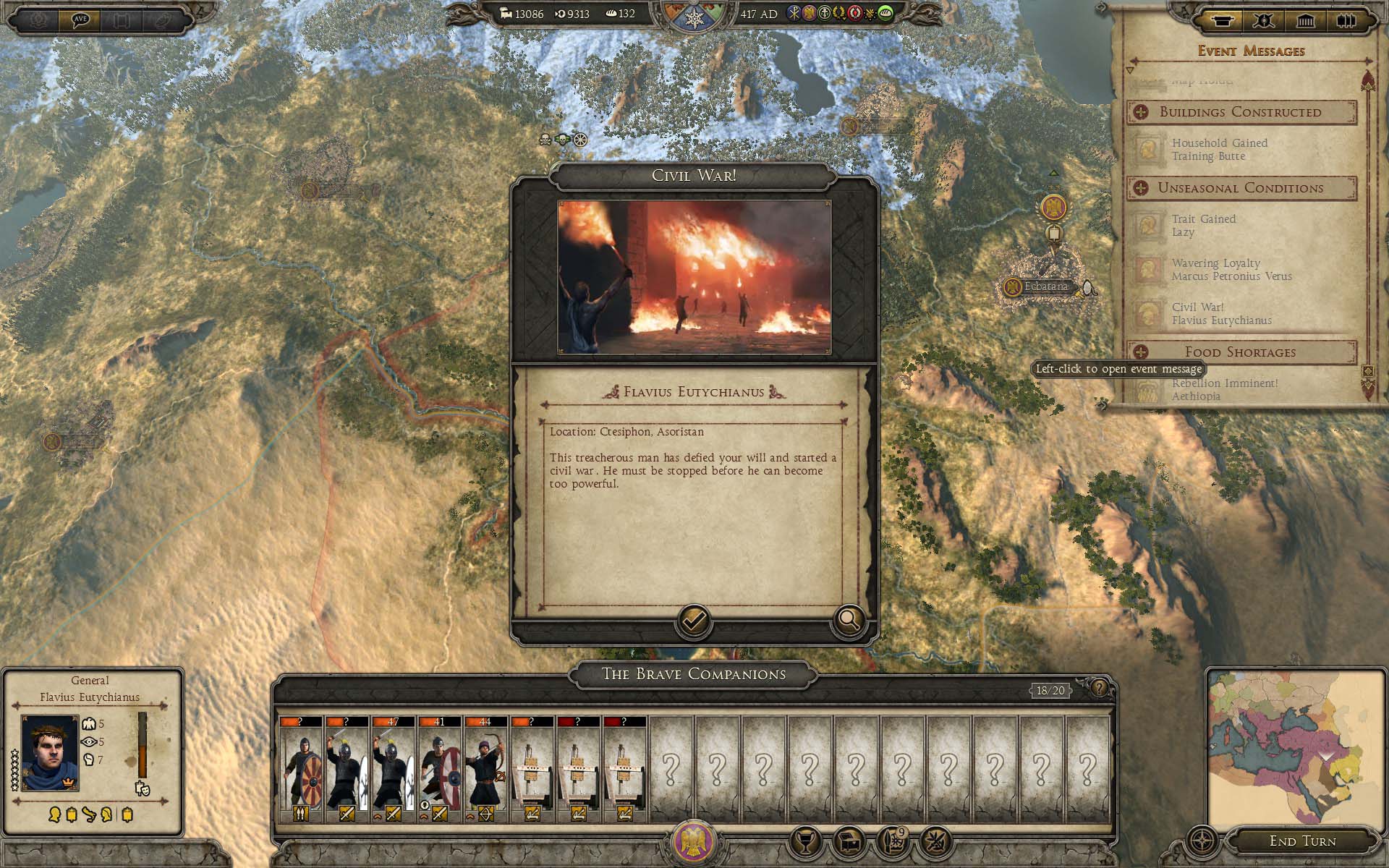Open General Flavius Eutychianus portrait

(x=50, y=752)
